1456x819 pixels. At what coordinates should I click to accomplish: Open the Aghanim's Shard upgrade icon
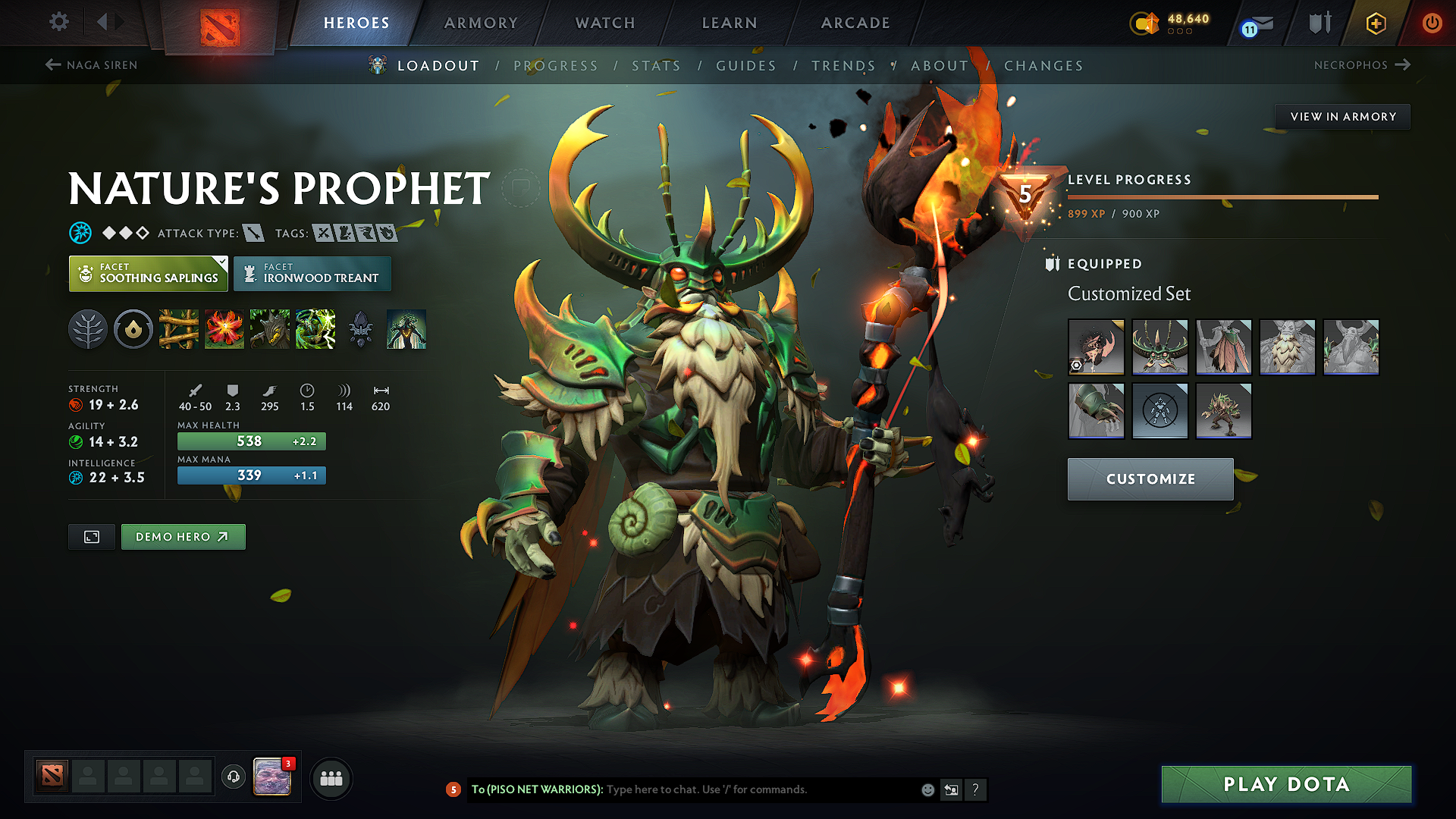361,329
